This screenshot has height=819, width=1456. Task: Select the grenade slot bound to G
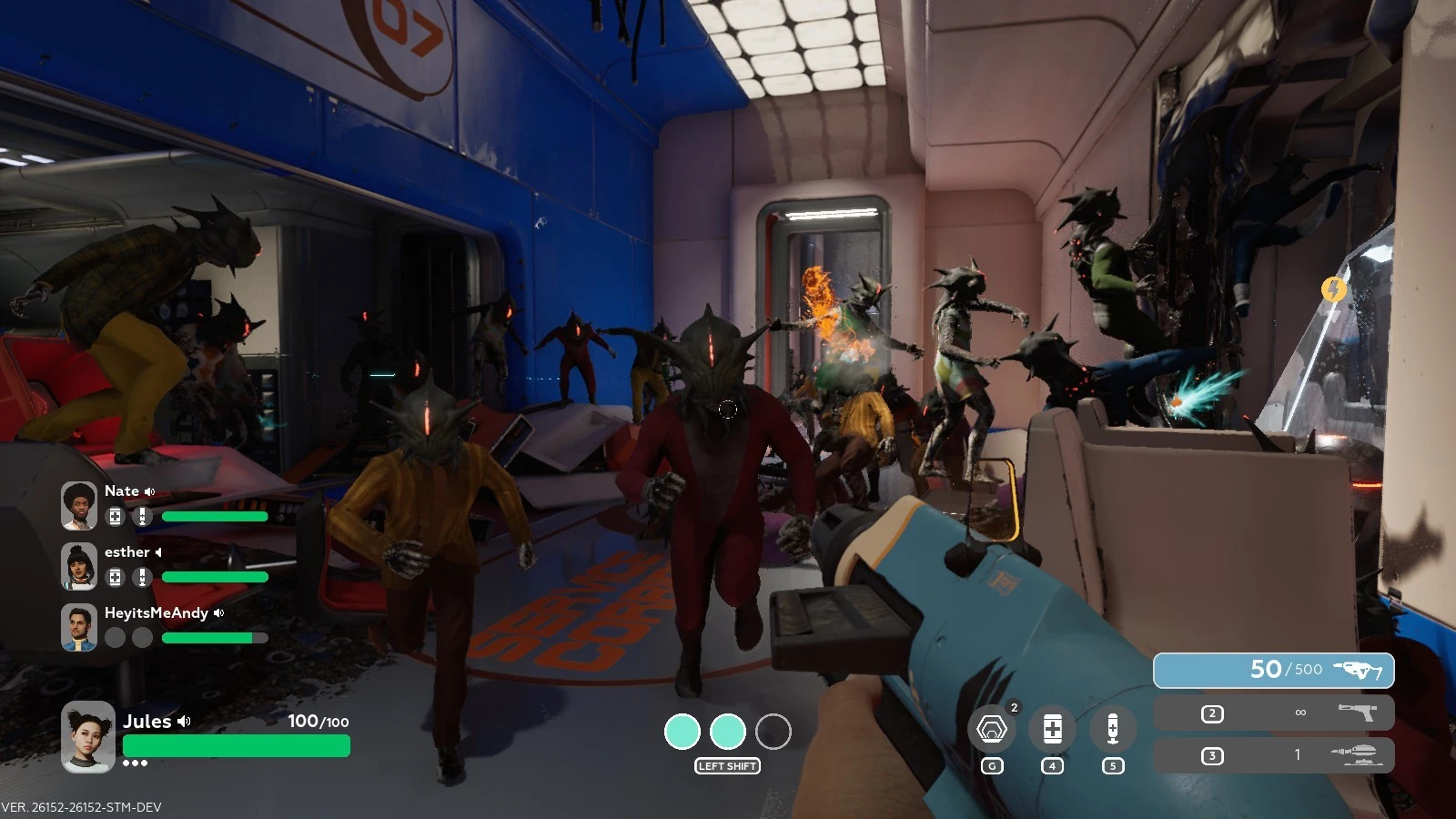(x=993, y=728)
